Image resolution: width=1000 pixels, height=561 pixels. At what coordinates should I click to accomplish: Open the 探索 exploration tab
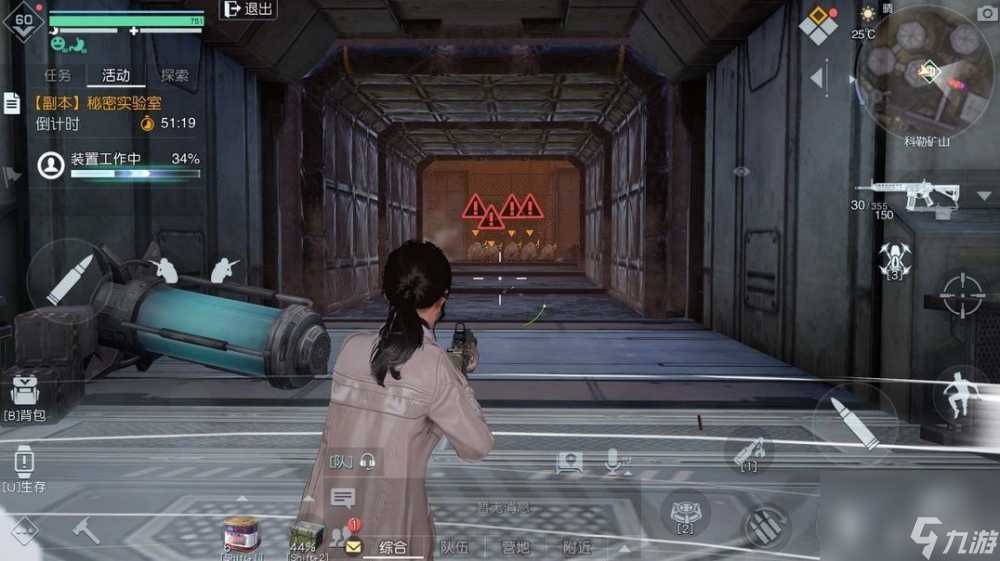point(174,75)
